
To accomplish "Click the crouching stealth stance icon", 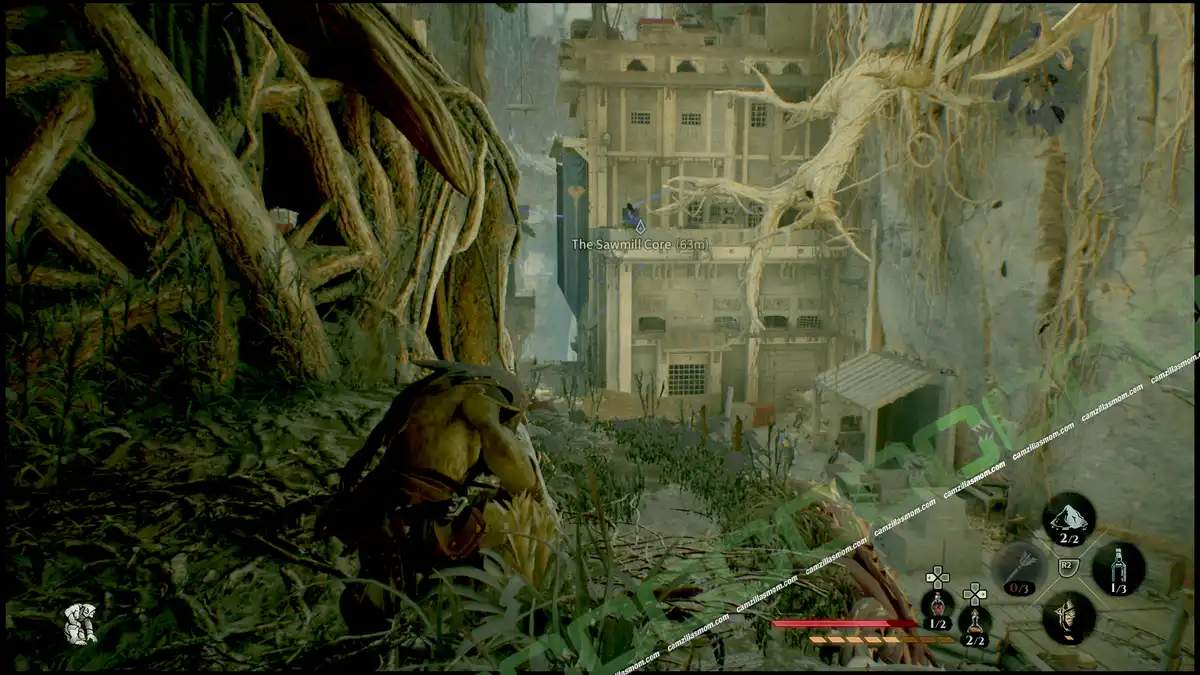I will (x=80, y=623).
